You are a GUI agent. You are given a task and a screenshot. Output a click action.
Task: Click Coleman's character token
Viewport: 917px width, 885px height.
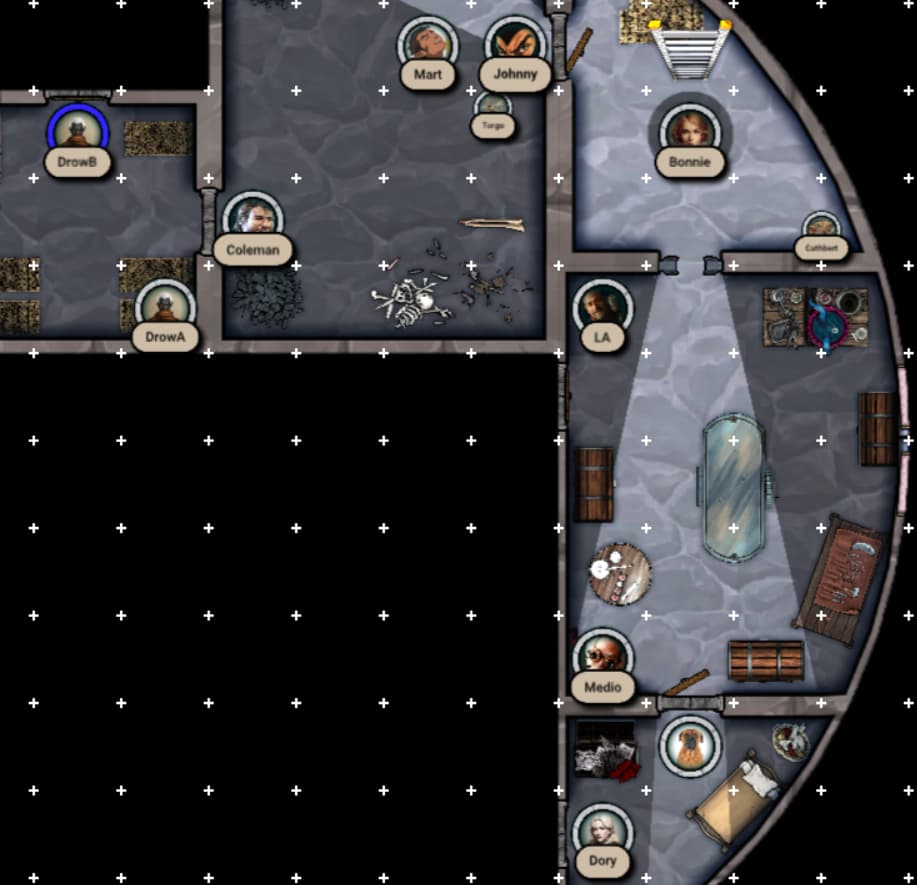click(247, 219)
